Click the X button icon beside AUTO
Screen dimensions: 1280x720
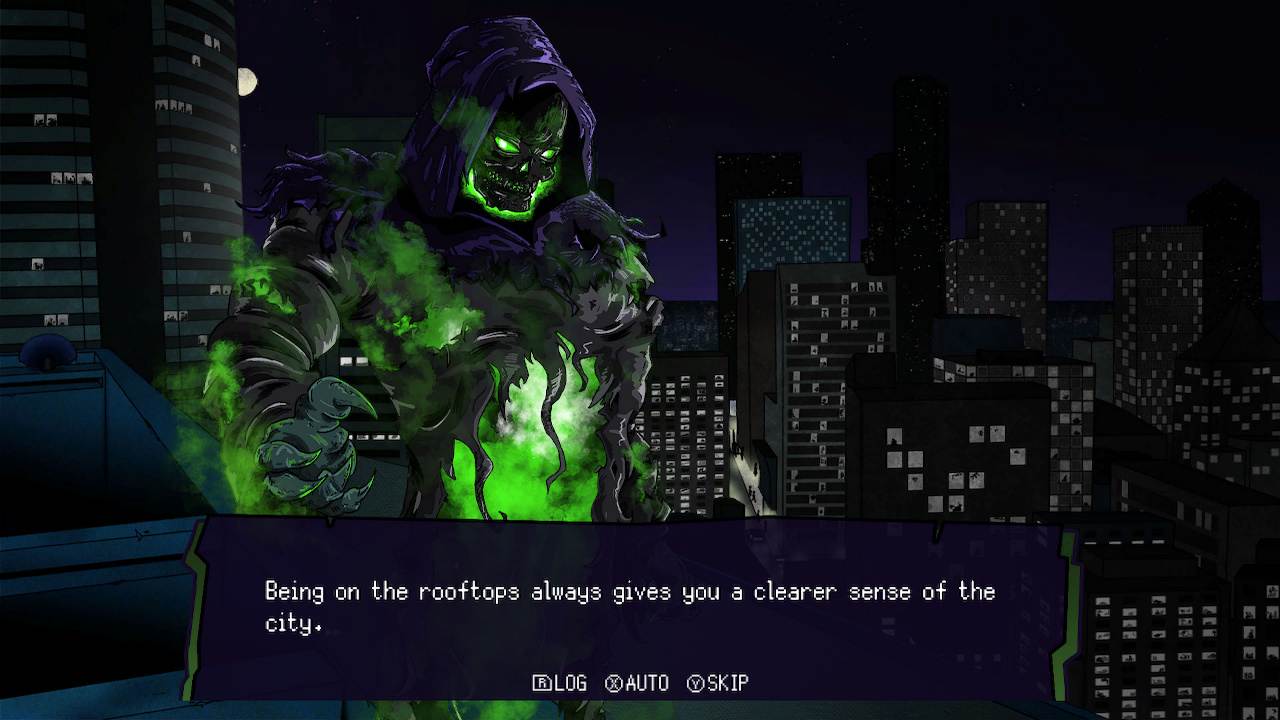click(x=616, y=684)
